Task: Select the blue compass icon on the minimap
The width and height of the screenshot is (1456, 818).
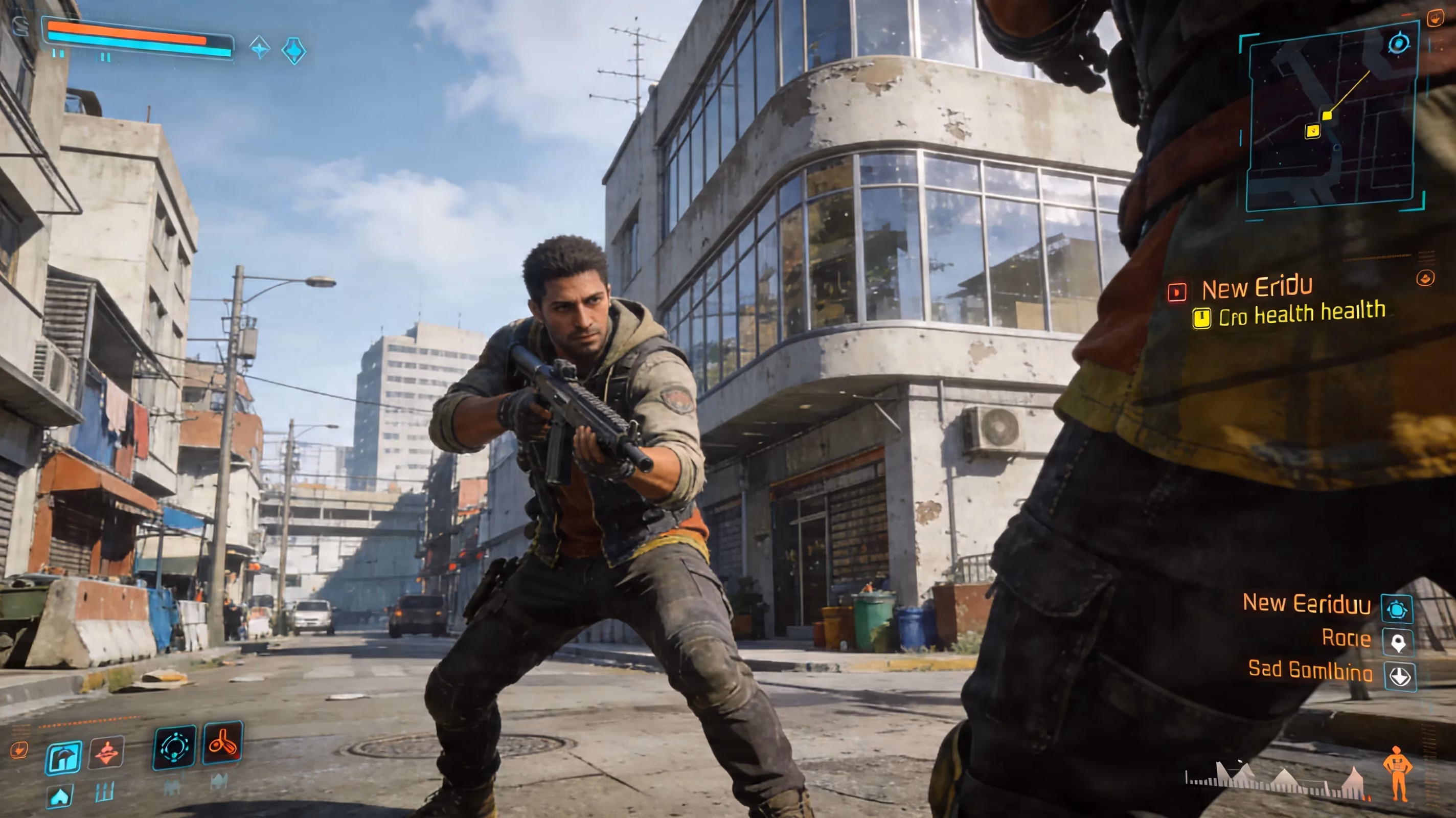Action: coord(1398,43)
